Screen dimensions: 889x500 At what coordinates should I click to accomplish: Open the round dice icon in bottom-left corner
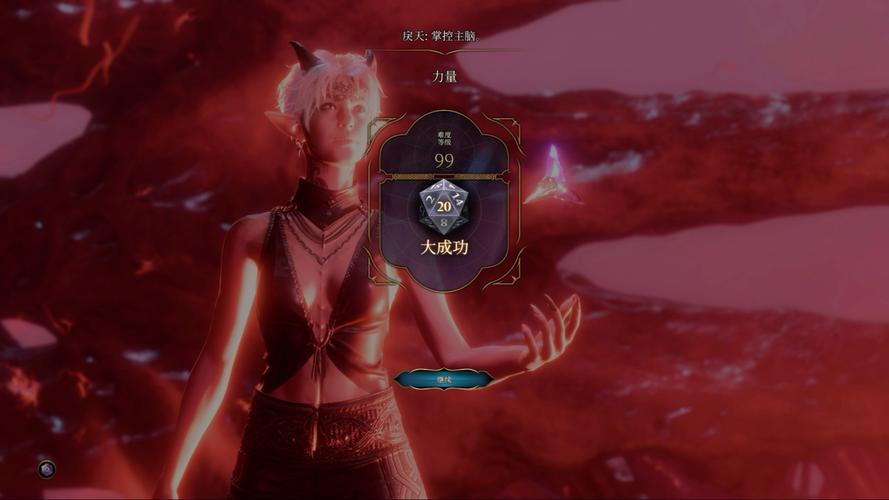46,468
